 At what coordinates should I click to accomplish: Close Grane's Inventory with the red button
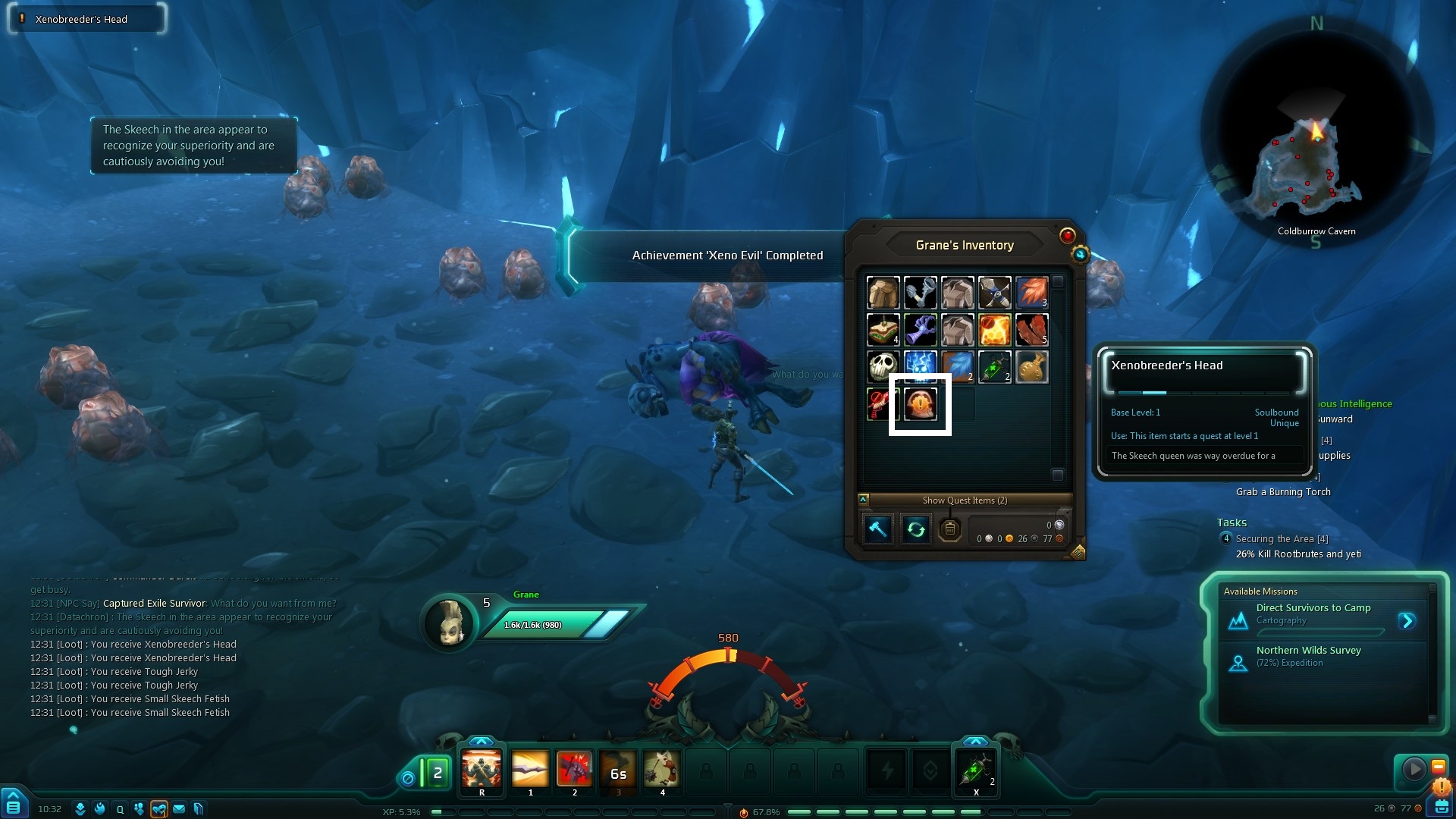coord(1067,236)
